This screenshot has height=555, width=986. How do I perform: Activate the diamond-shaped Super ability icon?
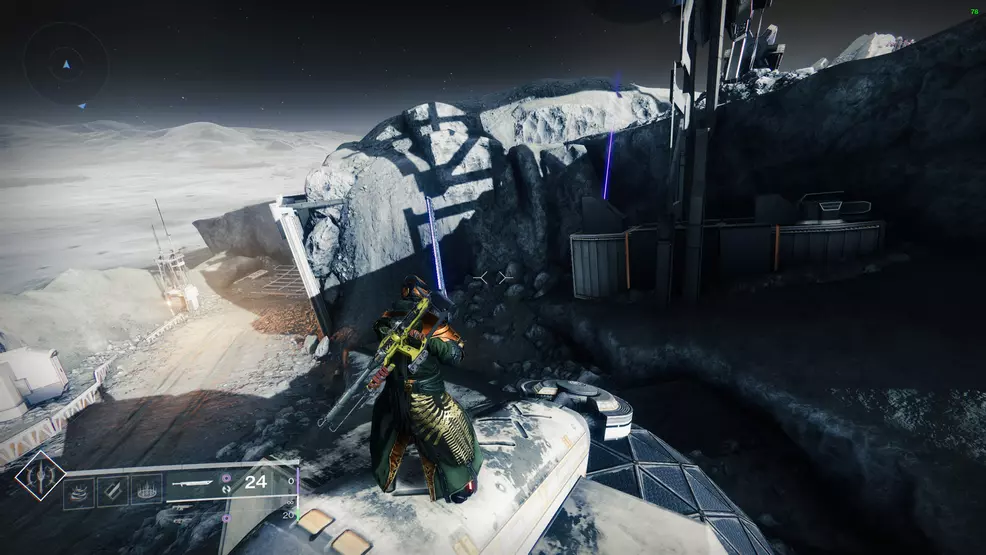pyautogui.click(x=40, y=476)
